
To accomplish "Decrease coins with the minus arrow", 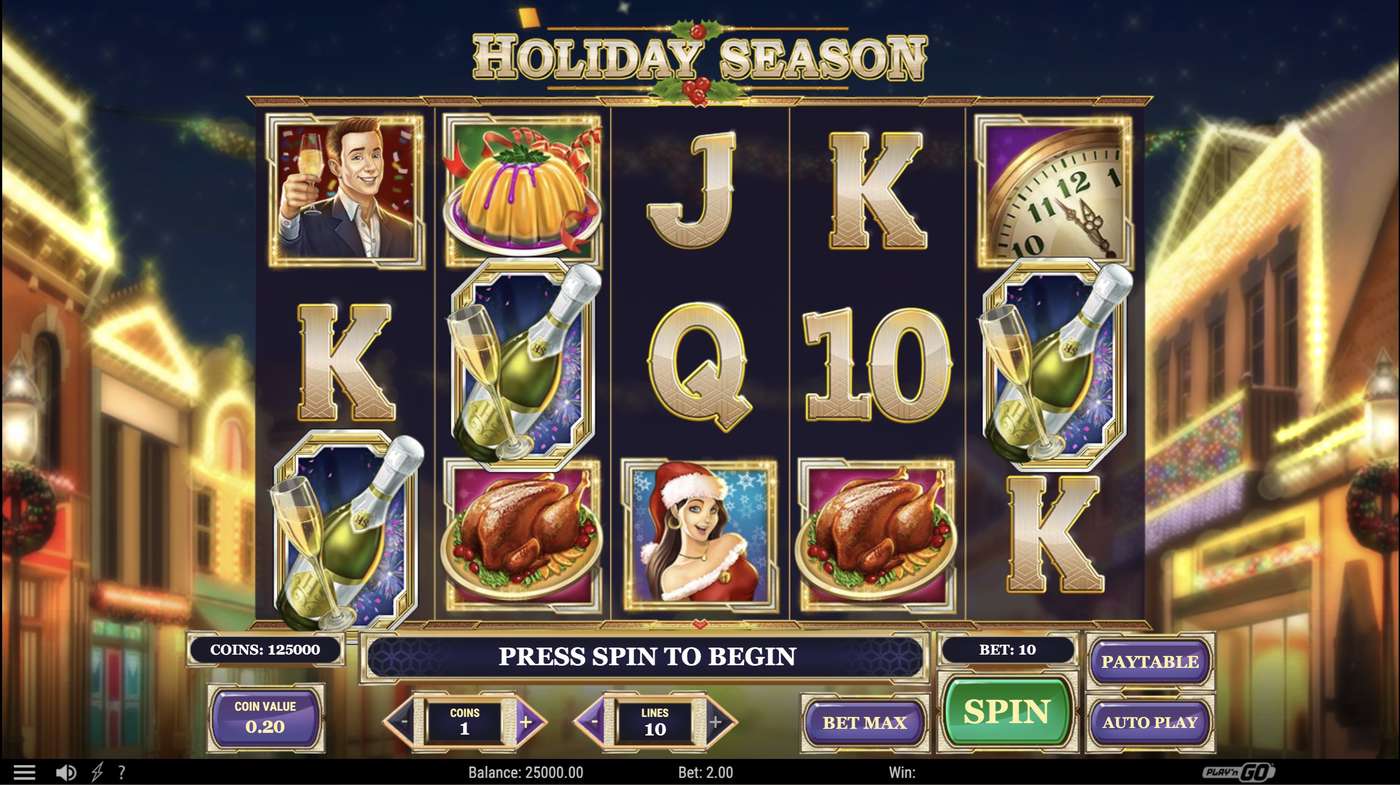I will [x=406, y=721].
